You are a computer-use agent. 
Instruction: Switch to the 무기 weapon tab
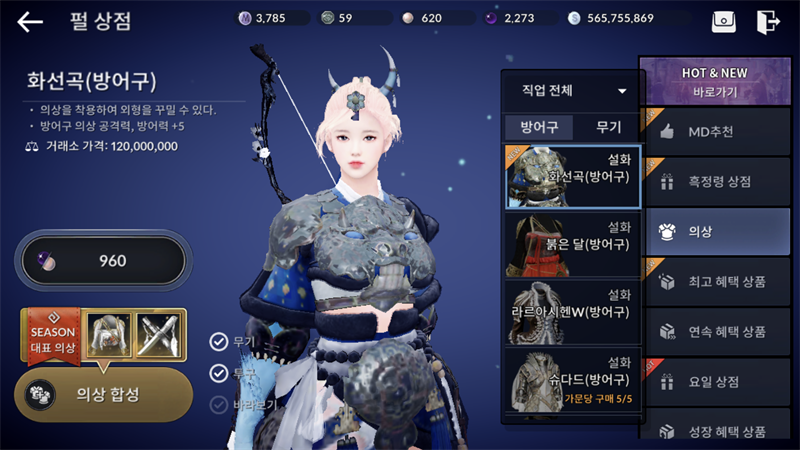coord(608,127)
